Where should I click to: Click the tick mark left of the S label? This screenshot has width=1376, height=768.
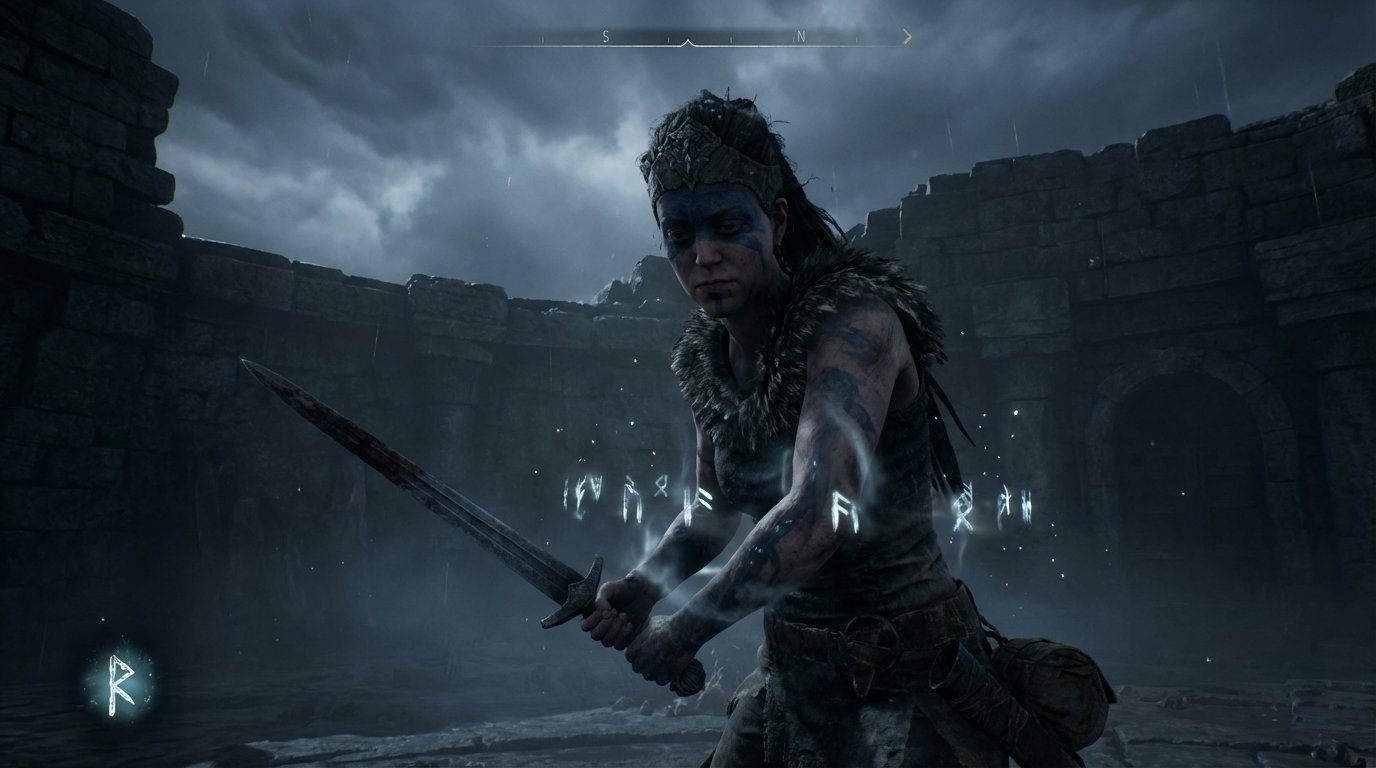click(x=542, y=38)
